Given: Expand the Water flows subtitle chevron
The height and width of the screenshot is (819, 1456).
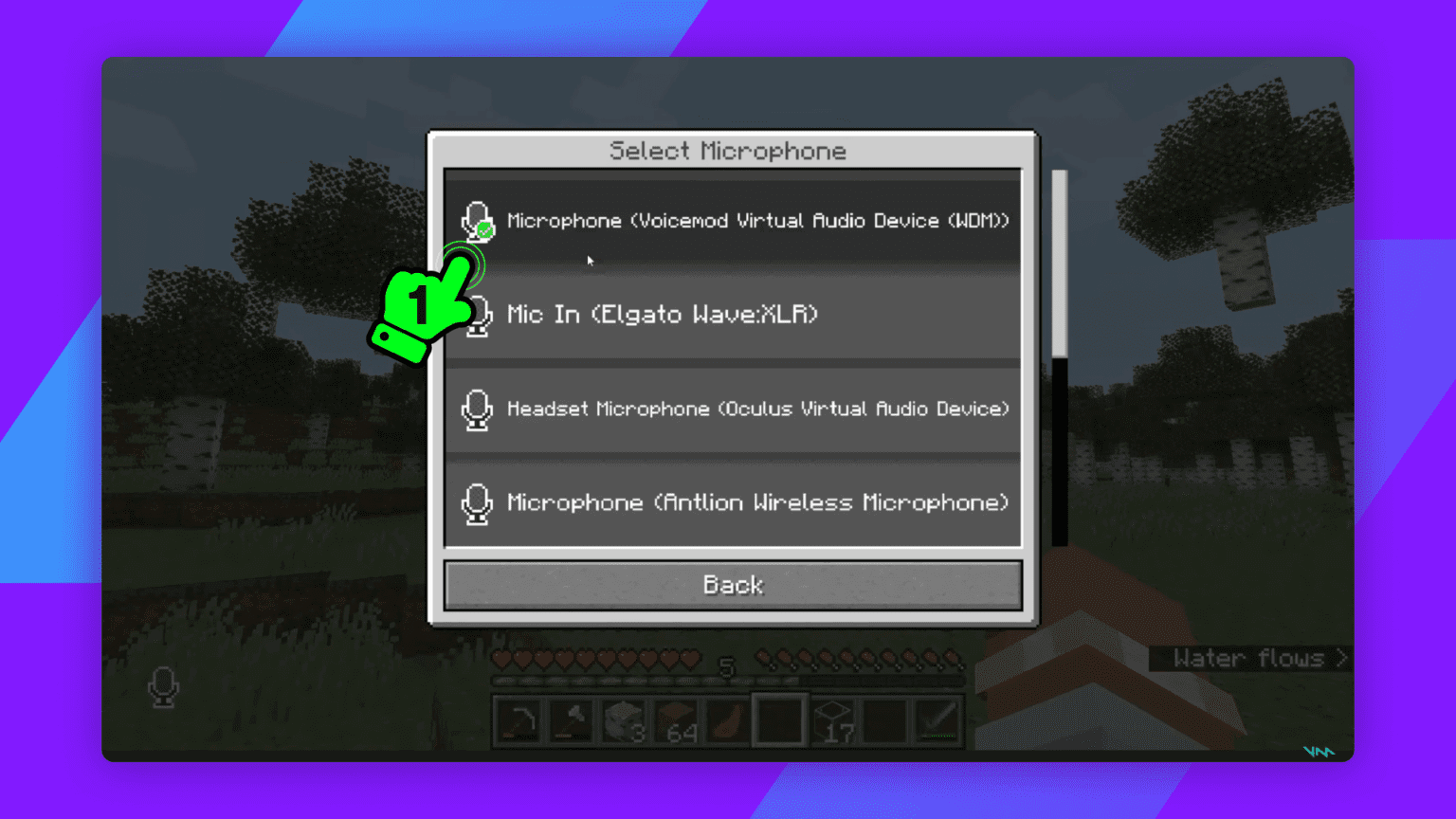Looking at the screenshot, I should [x=1339, y=659].
